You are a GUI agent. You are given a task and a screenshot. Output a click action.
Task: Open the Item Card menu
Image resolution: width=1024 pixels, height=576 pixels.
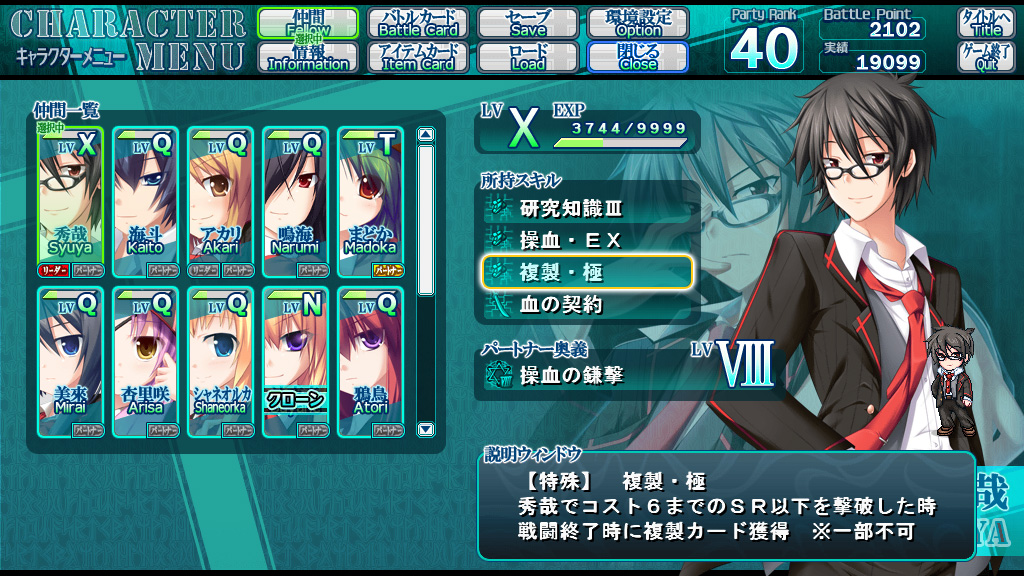[x=417, y=57]
